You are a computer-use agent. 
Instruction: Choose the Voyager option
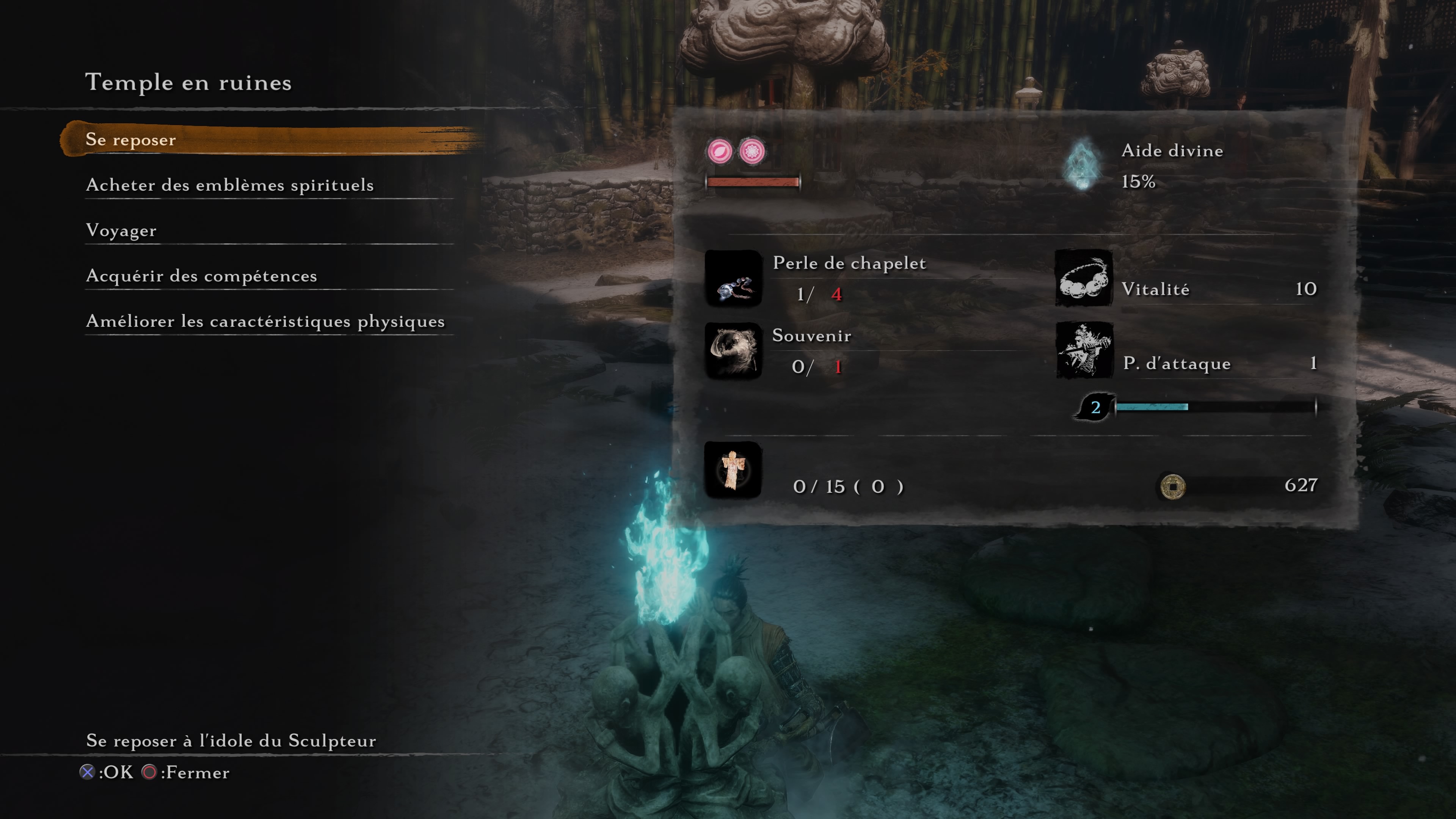point(121,231)
